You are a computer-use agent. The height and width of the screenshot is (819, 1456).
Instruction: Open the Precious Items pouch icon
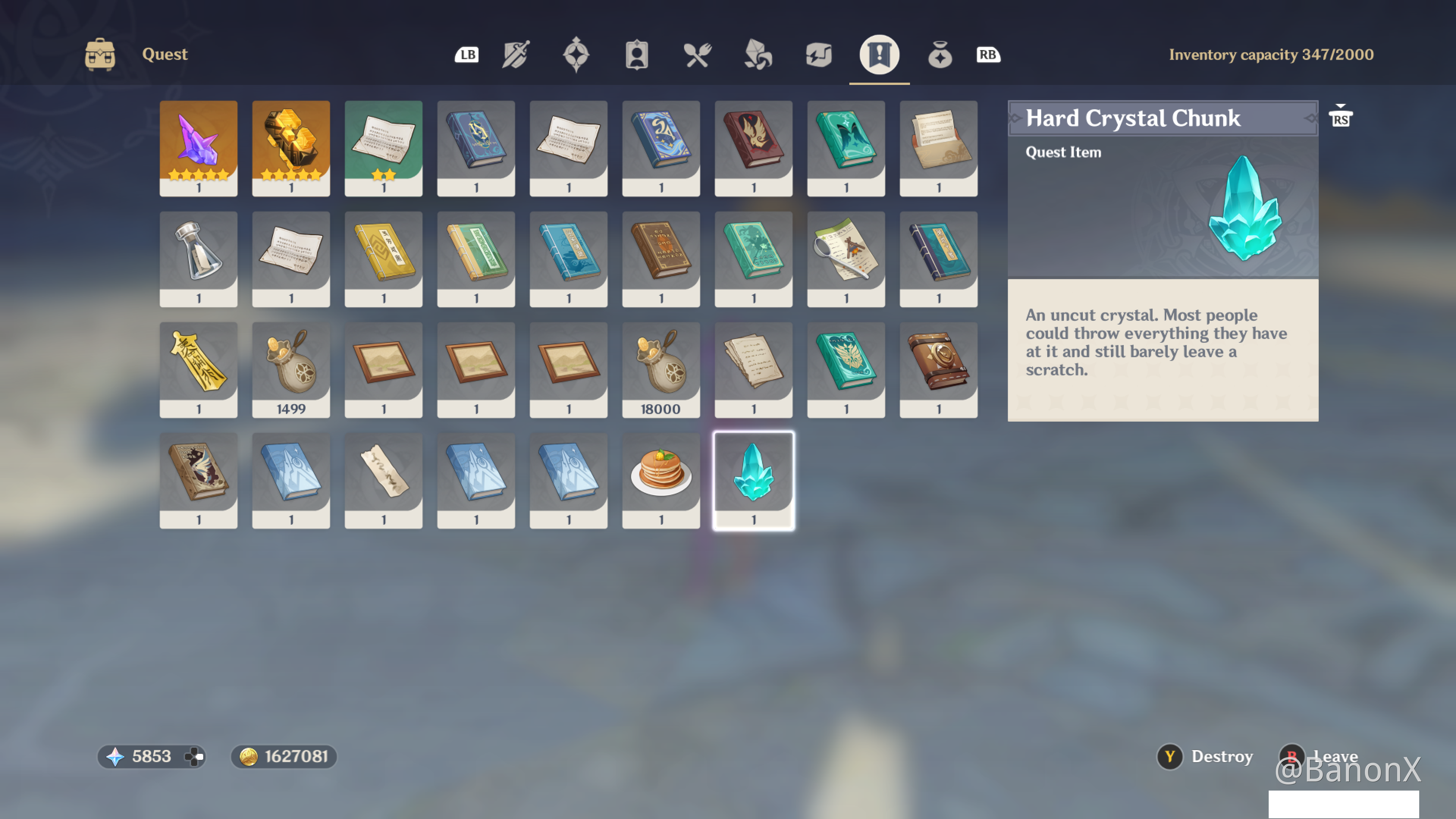940,54
